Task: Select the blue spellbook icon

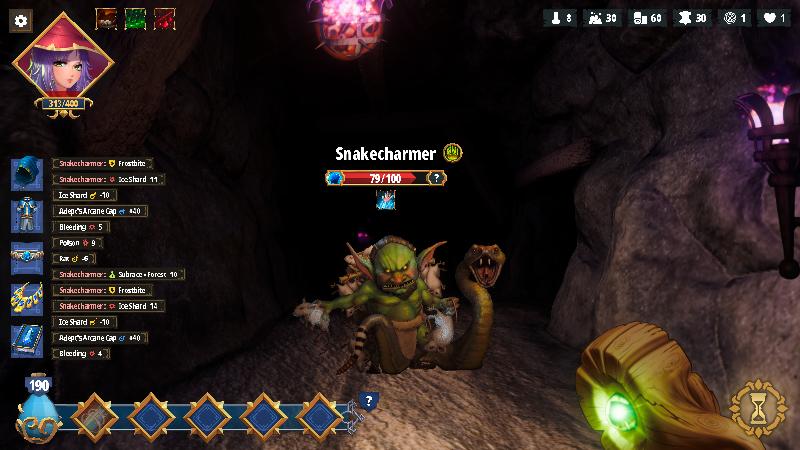Action: point(25,340)
